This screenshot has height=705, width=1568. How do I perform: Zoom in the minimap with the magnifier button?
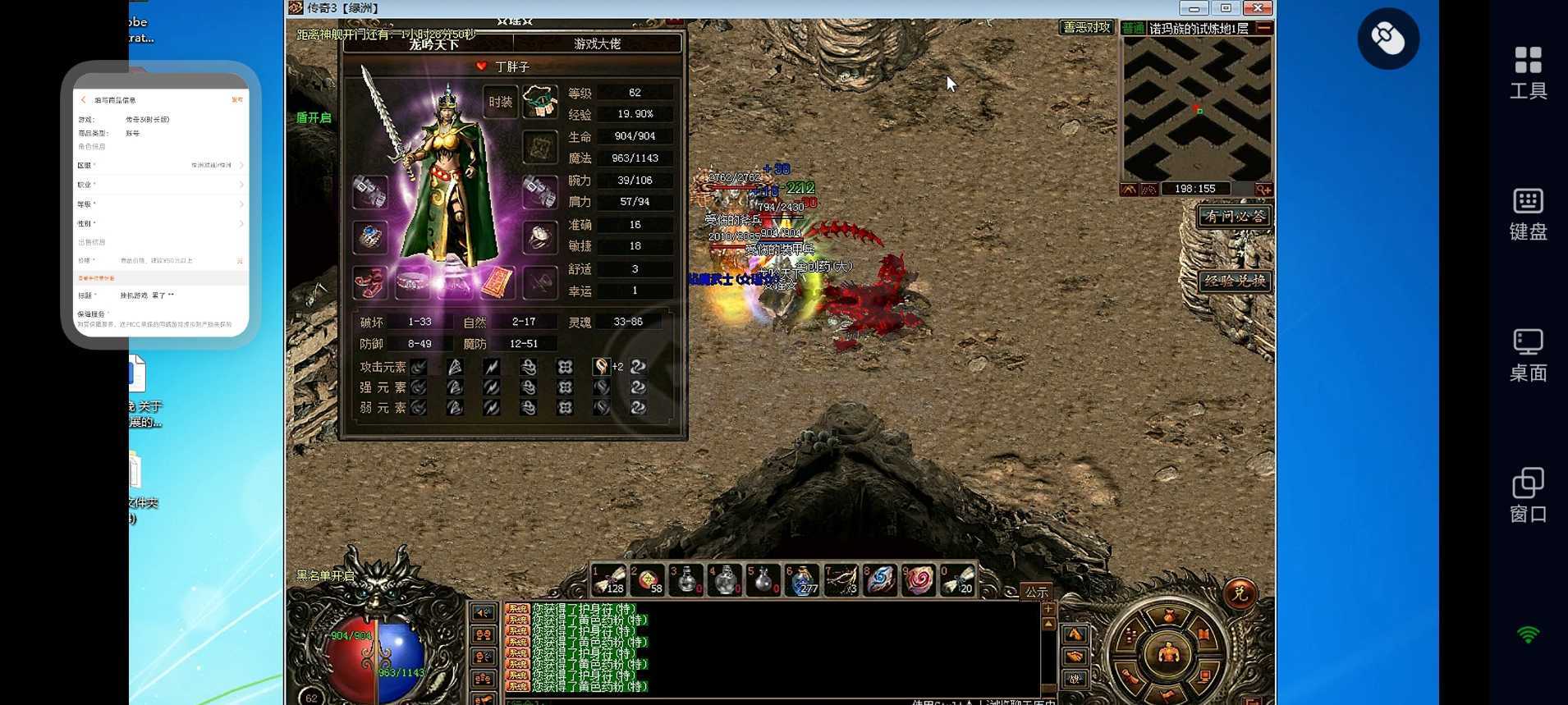pyautogui.click(x=1263, y=190)
